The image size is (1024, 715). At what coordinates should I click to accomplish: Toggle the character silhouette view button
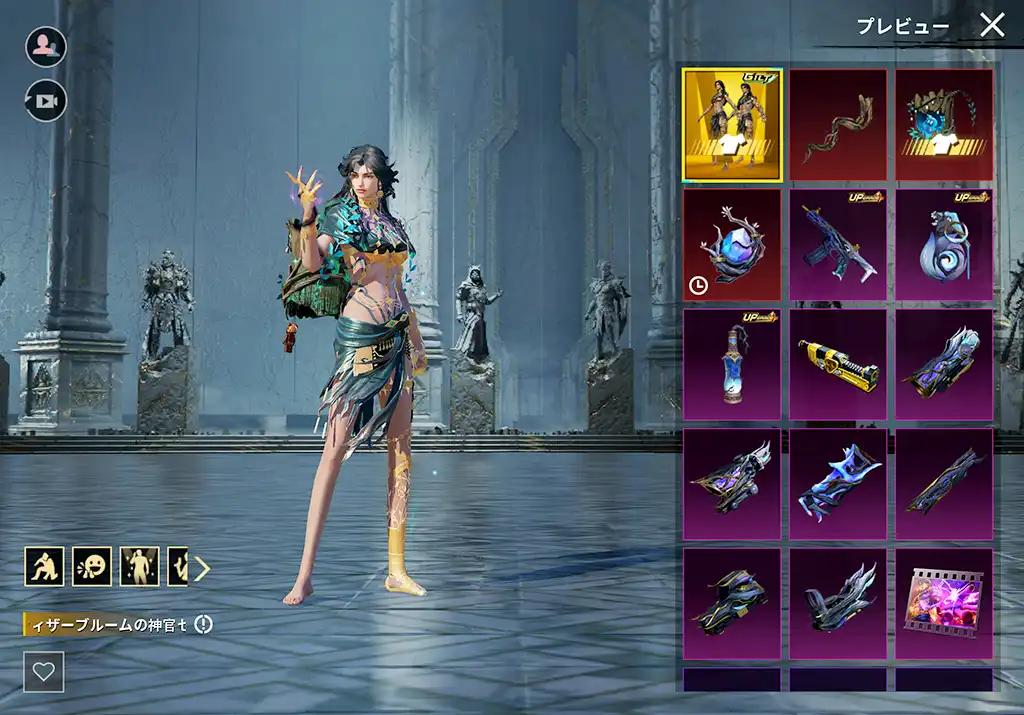[x=46, y=47]
